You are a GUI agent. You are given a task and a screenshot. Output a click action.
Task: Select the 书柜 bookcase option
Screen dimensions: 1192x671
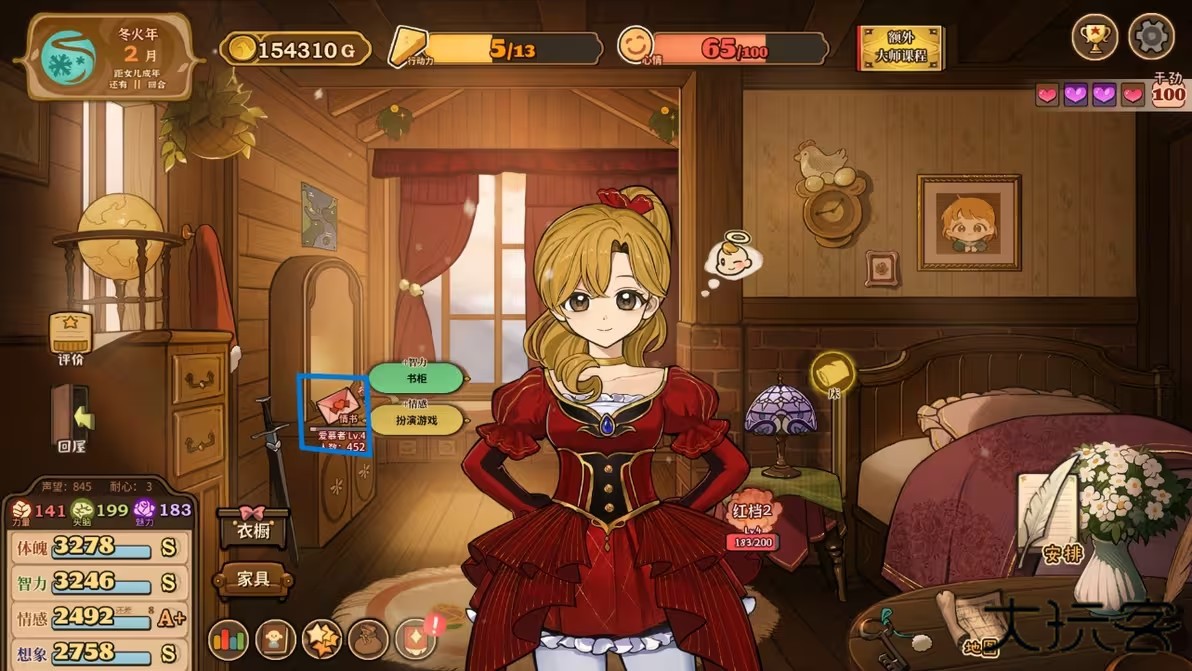(x=416, y=379)
